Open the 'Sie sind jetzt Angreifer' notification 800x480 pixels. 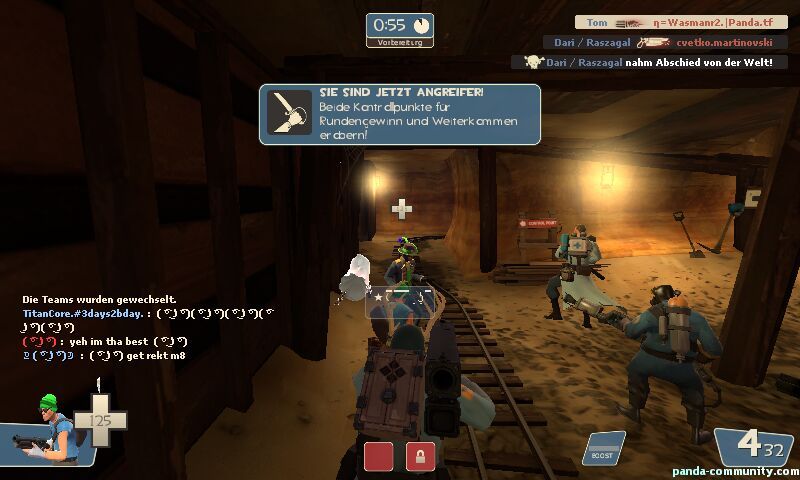(400, 114)
